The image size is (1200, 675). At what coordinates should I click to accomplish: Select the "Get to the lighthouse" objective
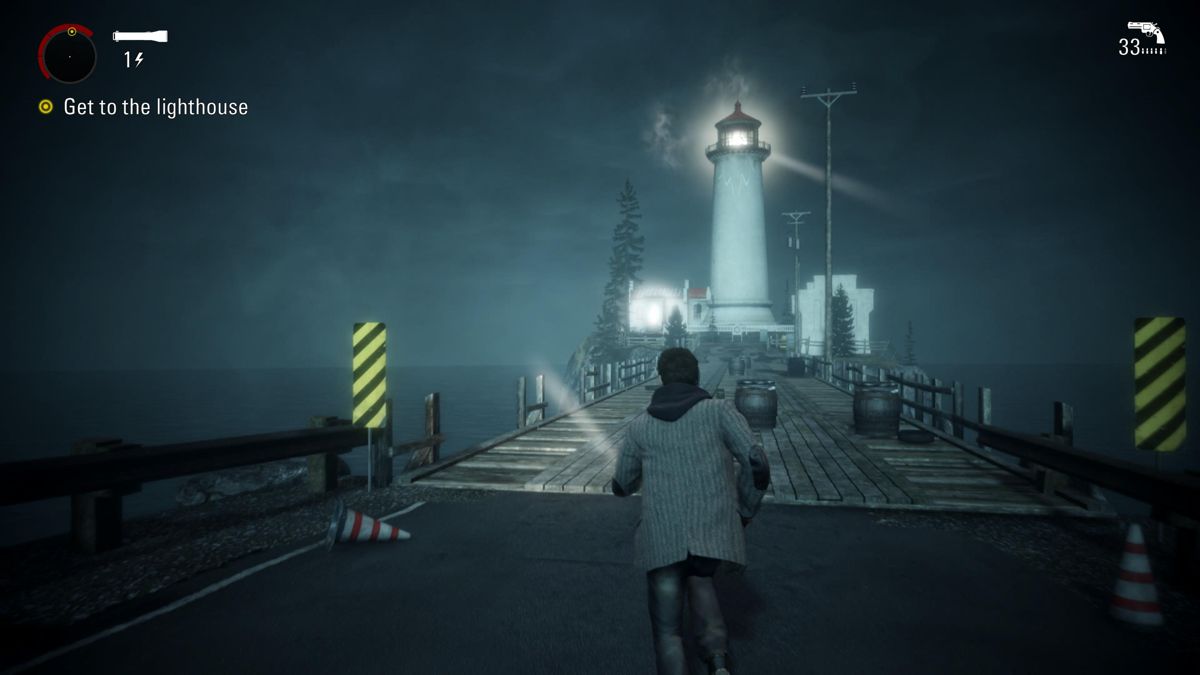[x=155, y=107]
